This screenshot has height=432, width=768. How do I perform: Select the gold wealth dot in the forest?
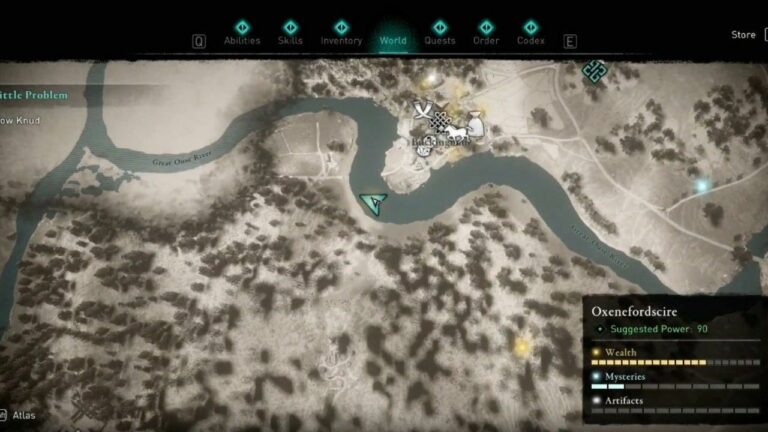pyautogui.click(x=521, y=347)
